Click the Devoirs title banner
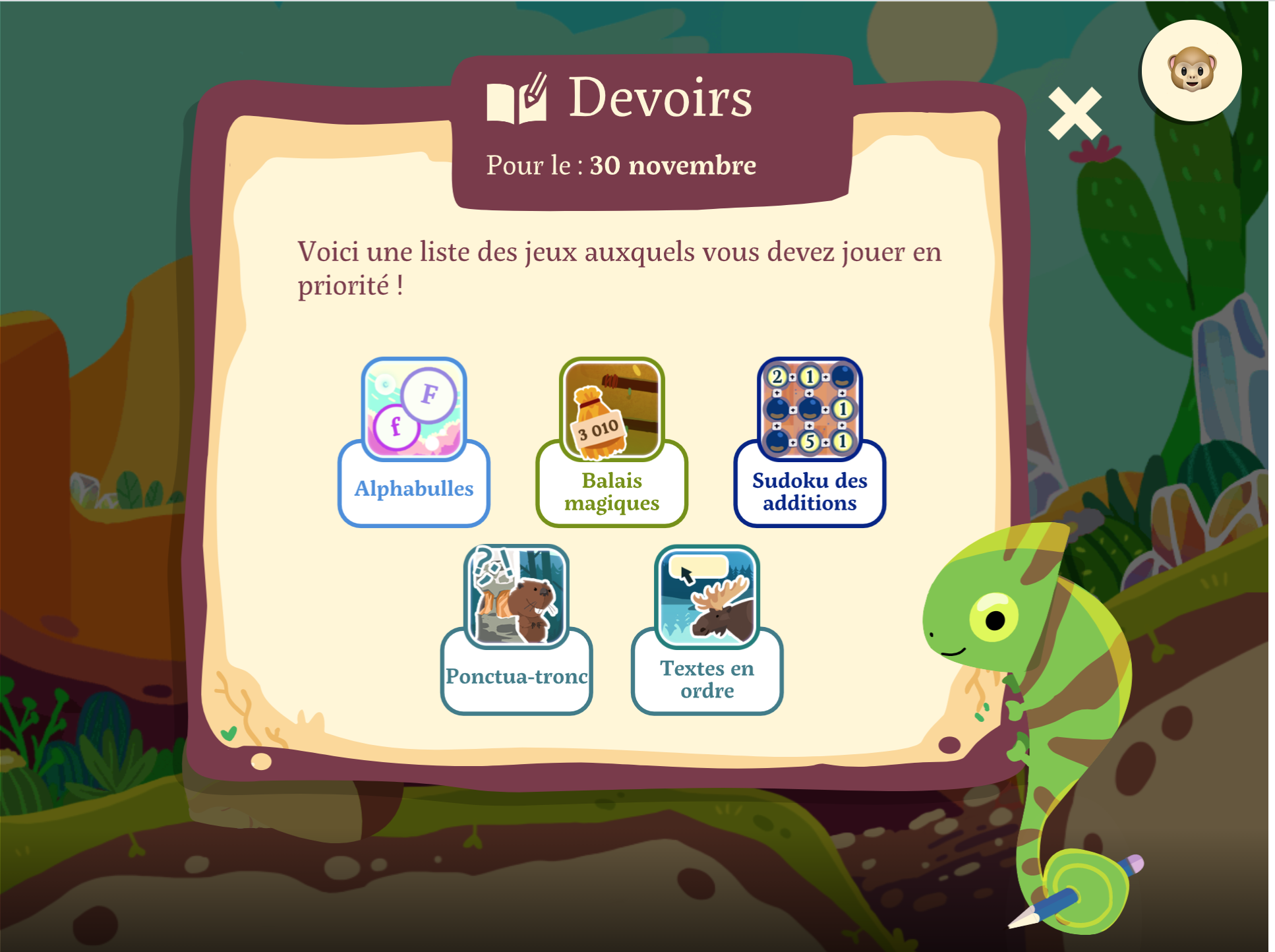The width and height of the screenshot is (1275, 952). [x=659, y=99]
